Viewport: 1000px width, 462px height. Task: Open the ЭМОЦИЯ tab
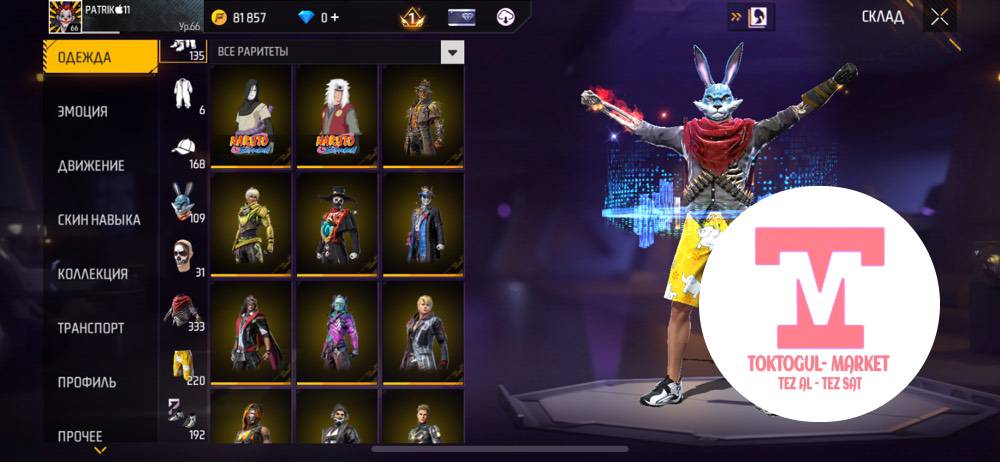tap(82, 111)
